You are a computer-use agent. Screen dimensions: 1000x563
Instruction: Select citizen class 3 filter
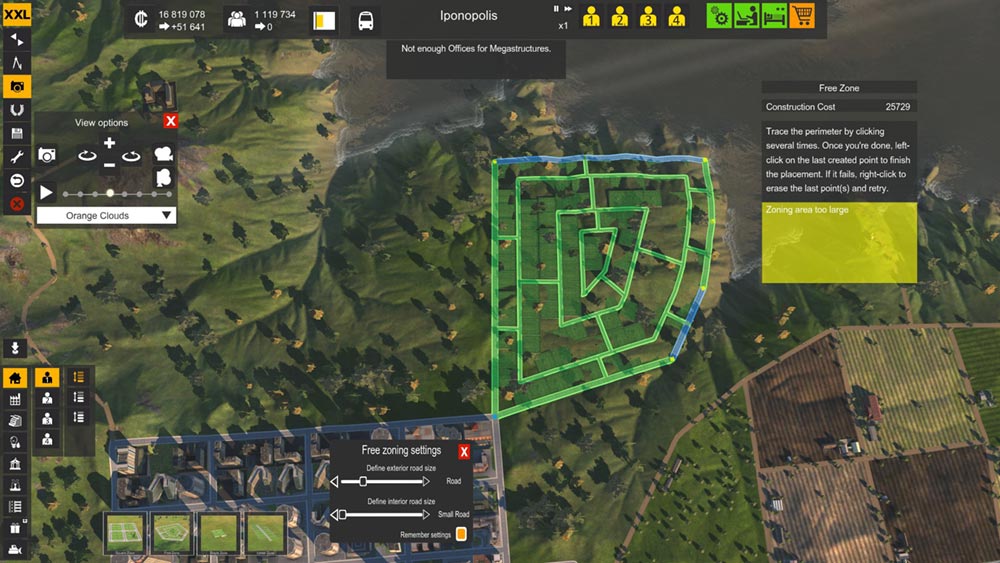648,17
